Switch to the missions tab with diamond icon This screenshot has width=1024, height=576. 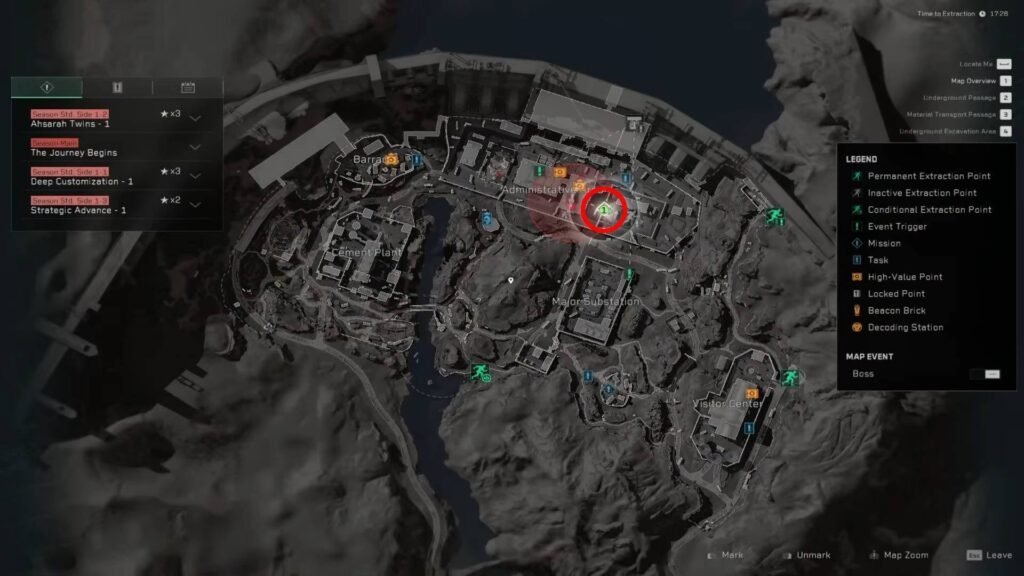coord(47,87)
